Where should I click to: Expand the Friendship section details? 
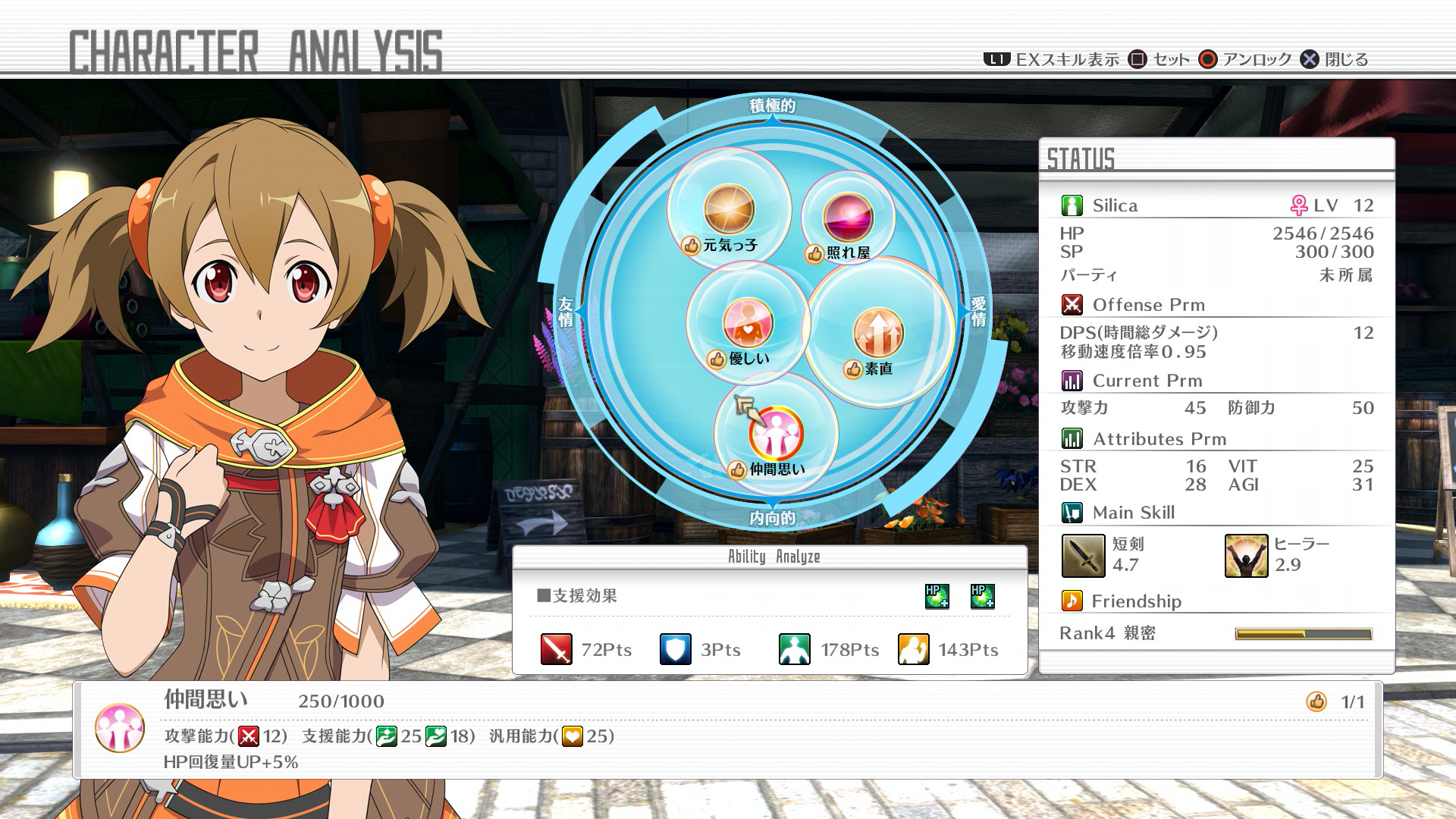pyautogui.click(x=1072, y=601)
